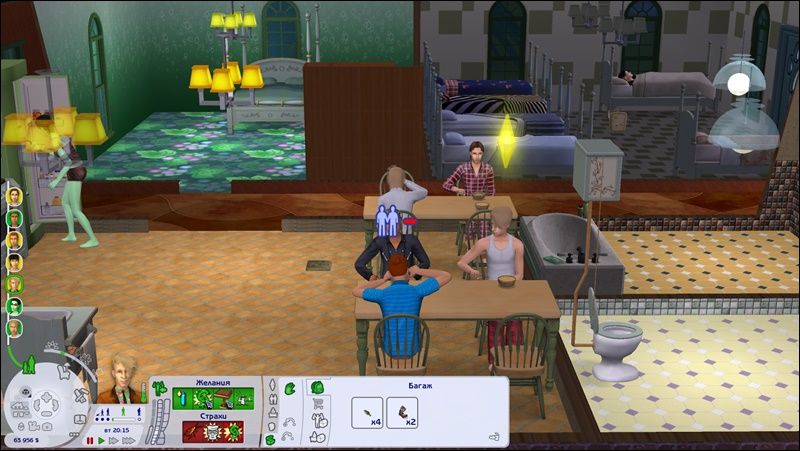The height and width of the screenshot is (451, 800).
Task: Set game speed to normal play
Action: point(102,440)
